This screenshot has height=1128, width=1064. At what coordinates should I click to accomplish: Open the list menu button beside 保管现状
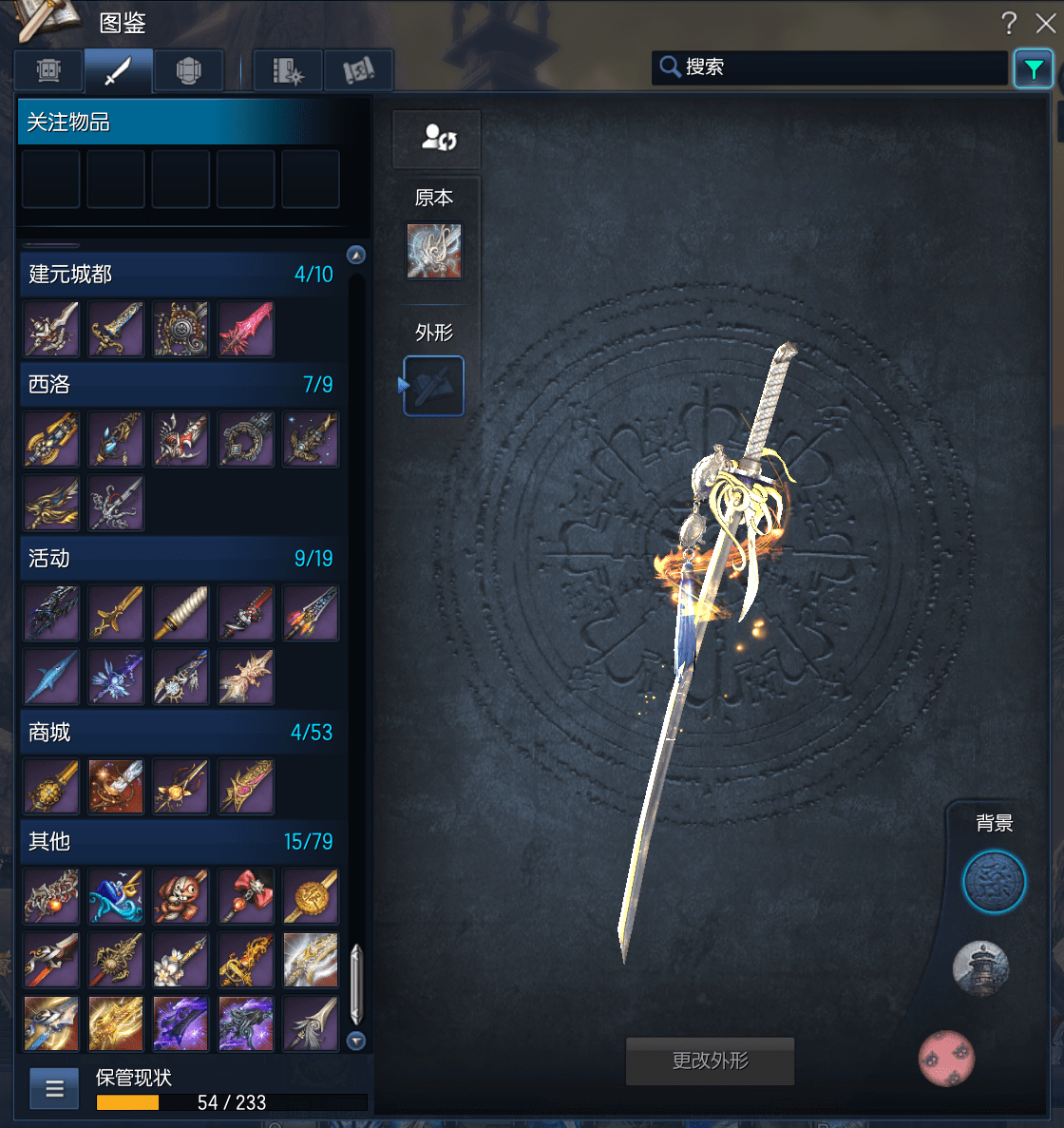[x=54, y=1089]
